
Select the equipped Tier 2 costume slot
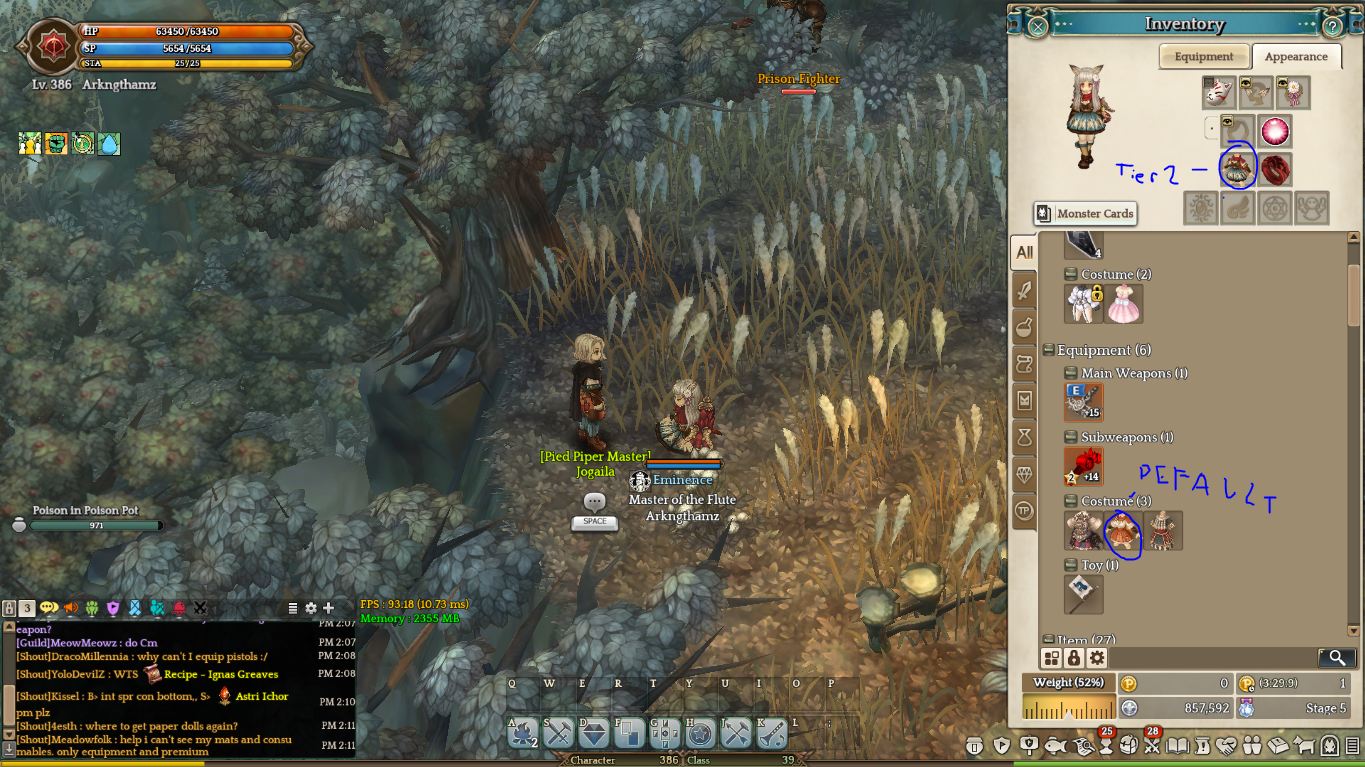[x=1237, y=169]
